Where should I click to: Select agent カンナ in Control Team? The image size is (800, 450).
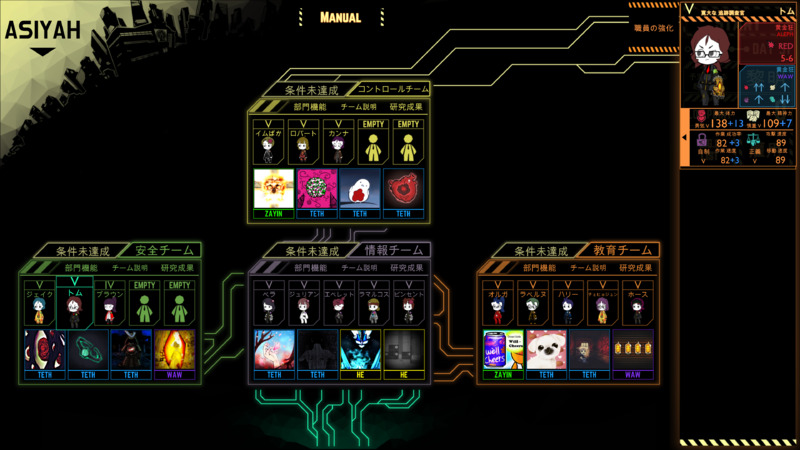click(338, 143)
